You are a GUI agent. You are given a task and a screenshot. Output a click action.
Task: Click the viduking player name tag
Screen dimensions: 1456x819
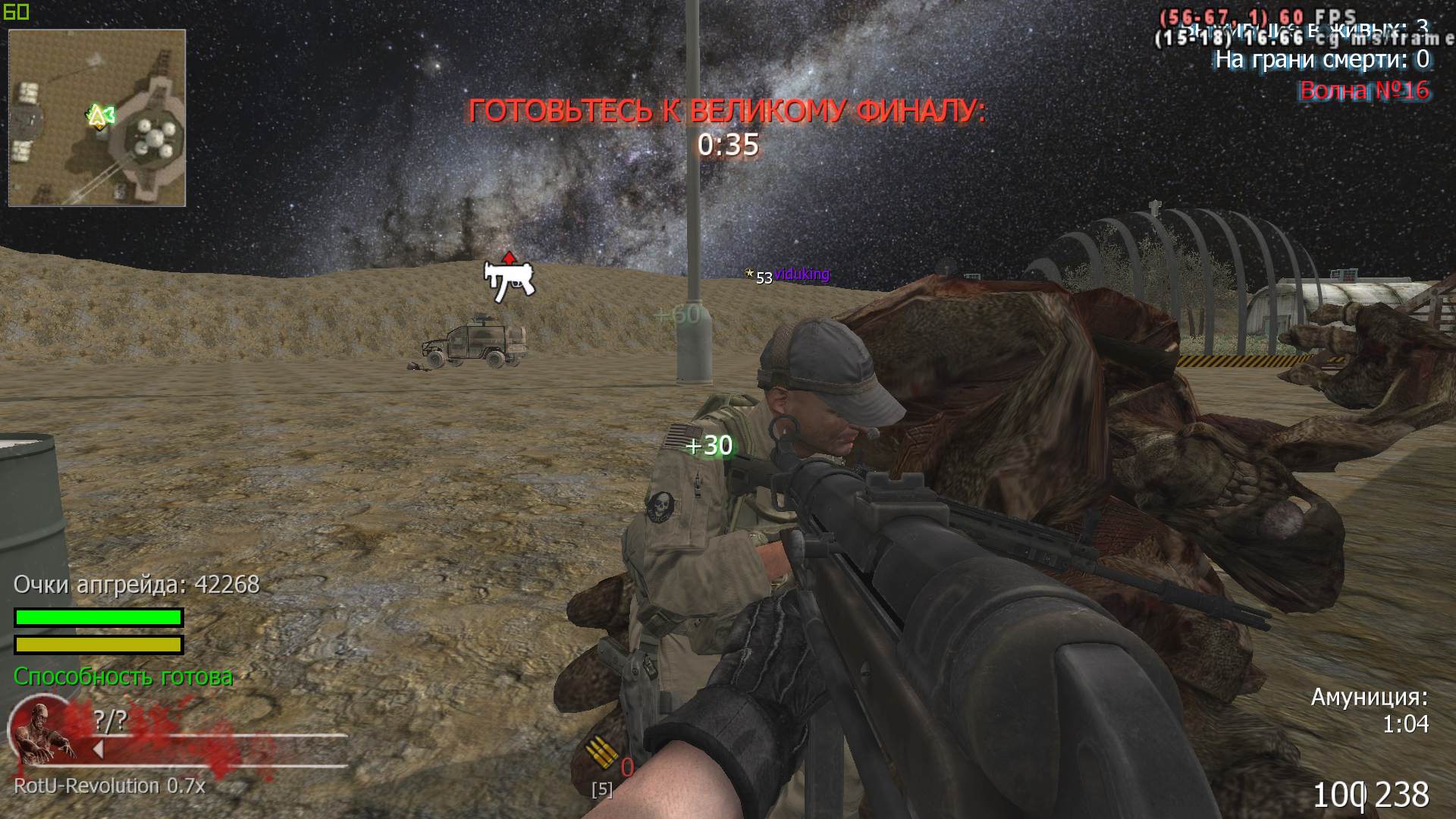pyautogui.click(x=801, y=274)
